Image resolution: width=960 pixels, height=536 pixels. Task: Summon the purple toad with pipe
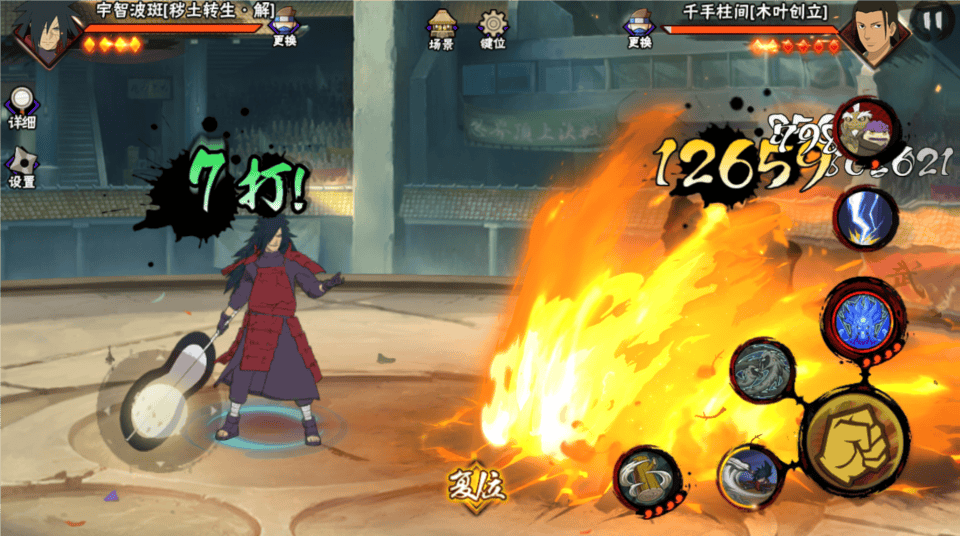(x=866, y=129)
